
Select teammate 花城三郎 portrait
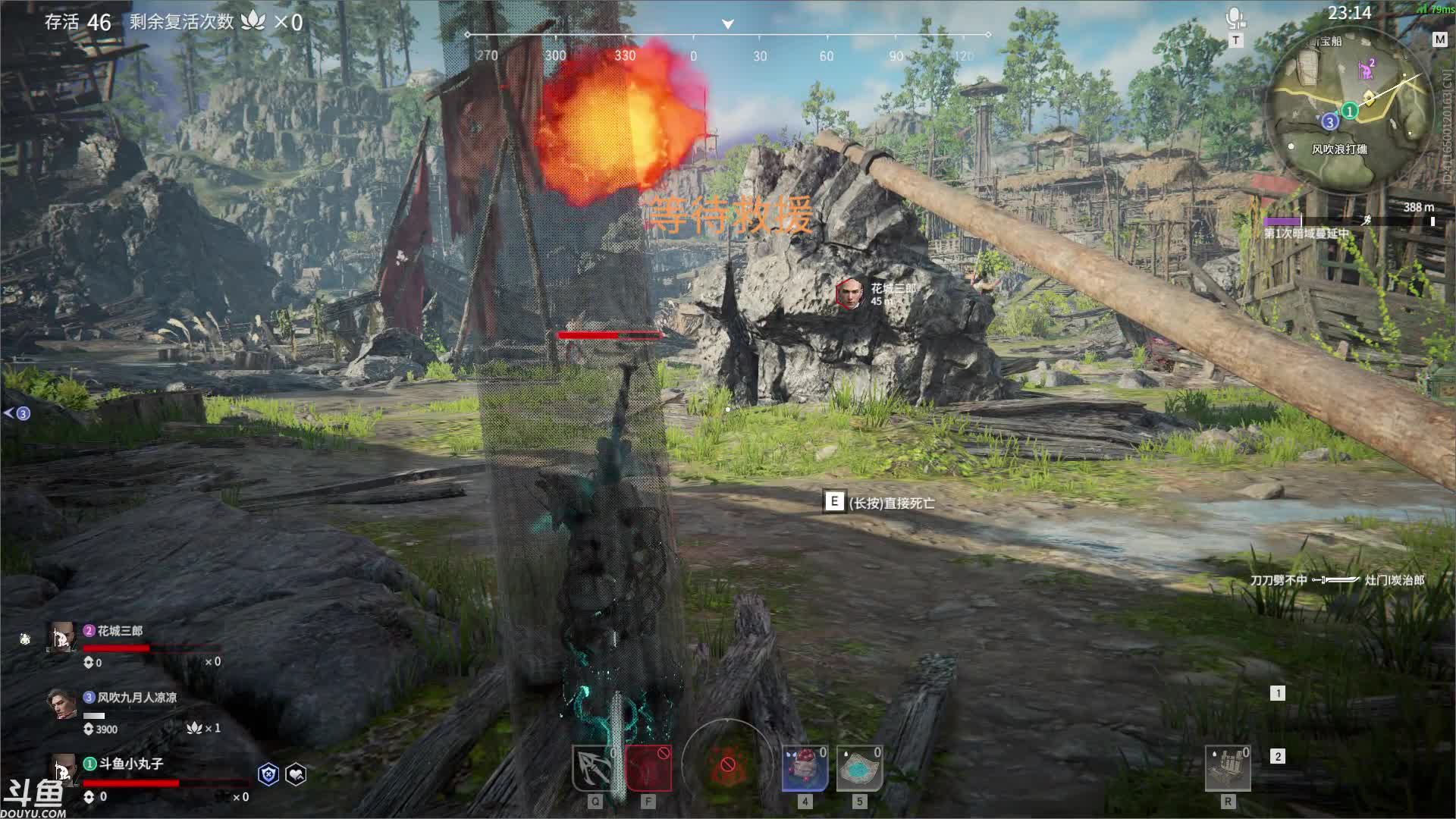point(62,638)
